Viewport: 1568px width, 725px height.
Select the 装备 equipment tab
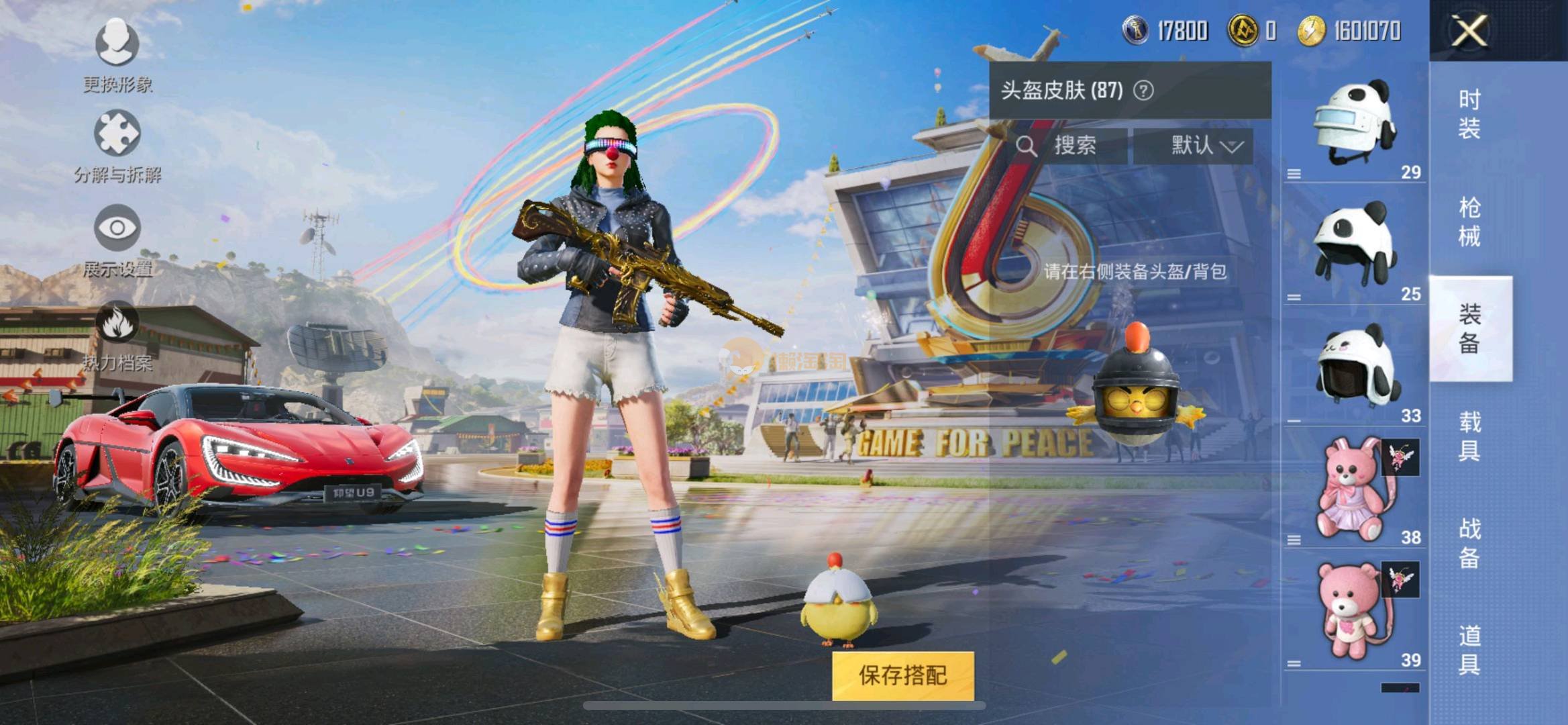pyautogui.click(x=1469, y=329)
